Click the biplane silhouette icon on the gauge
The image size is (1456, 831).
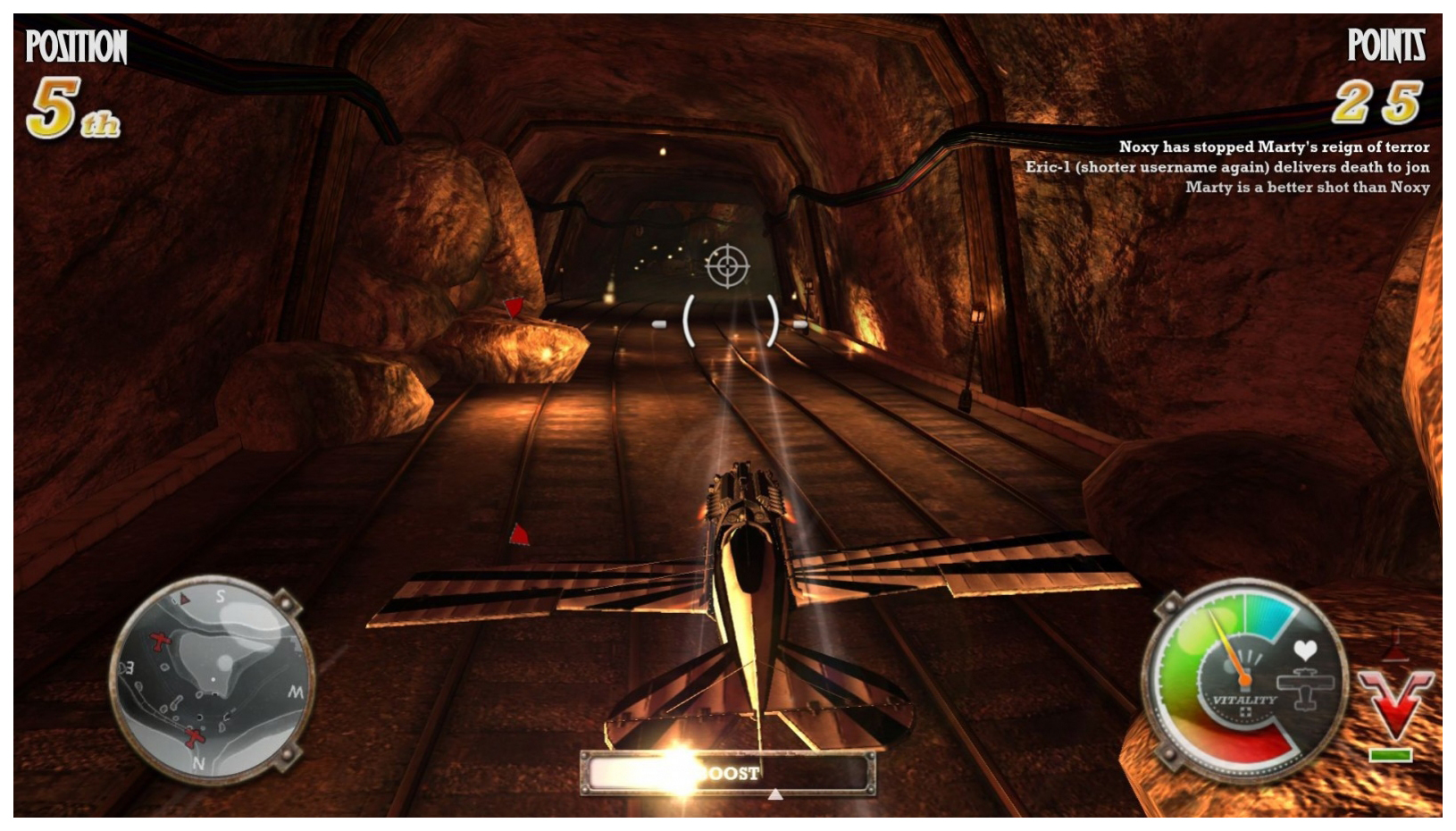coord(1305,687)
